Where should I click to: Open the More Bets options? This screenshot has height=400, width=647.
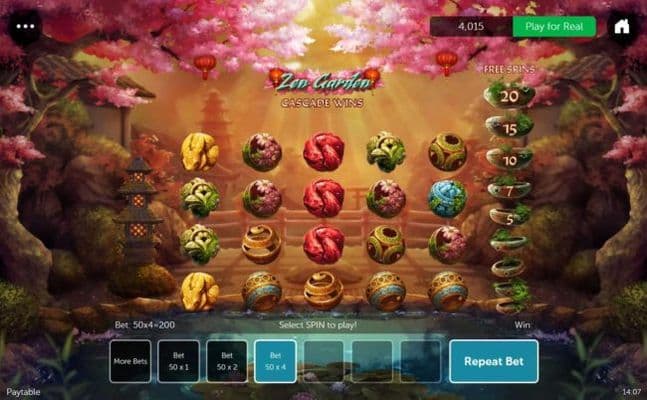(x=130, y=361)
